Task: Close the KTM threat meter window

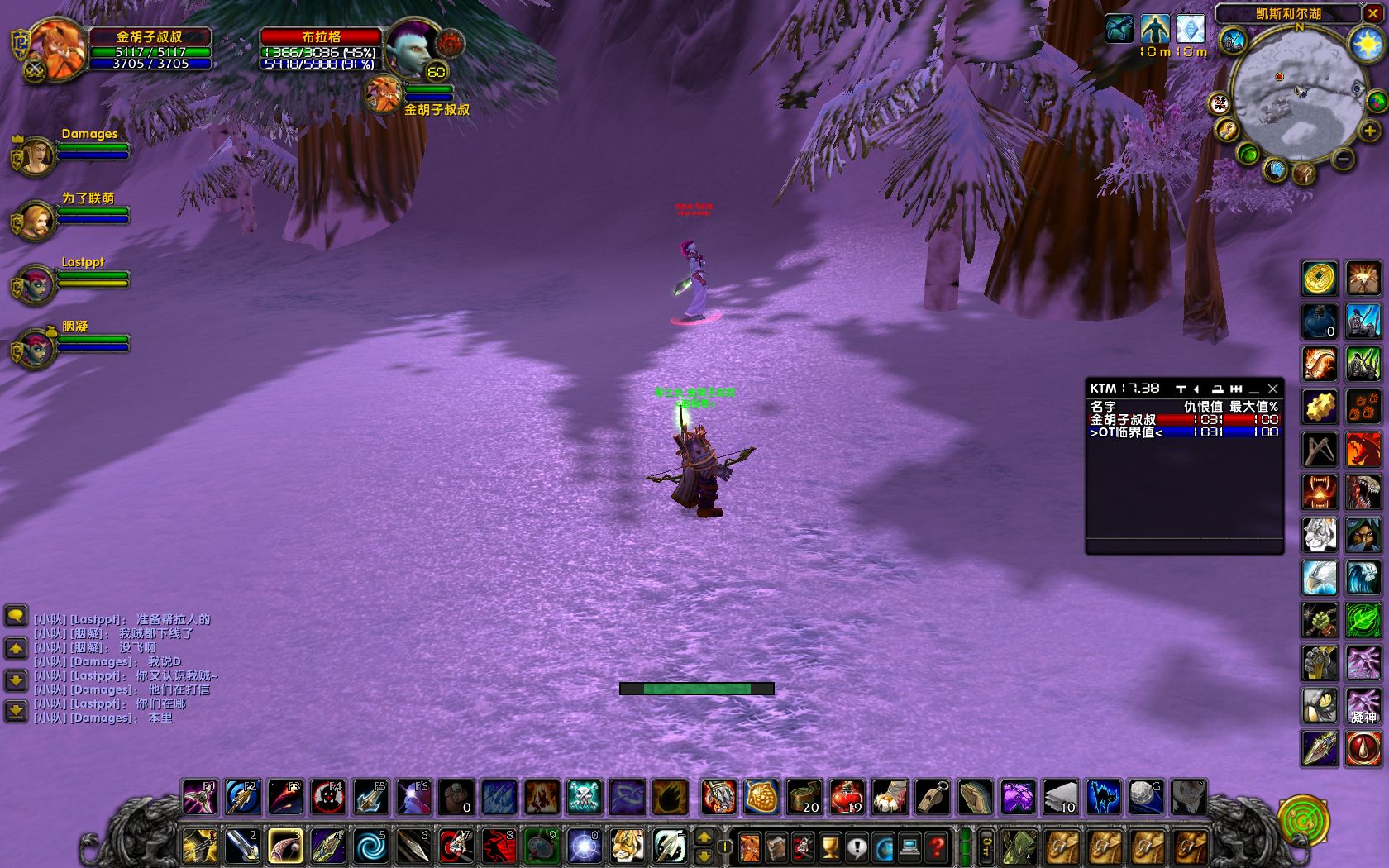Action: tap(1273, 389)
